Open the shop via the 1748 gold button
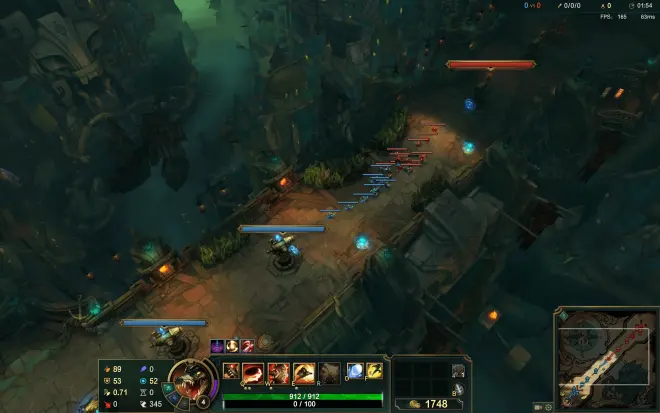 pos(427,404)
